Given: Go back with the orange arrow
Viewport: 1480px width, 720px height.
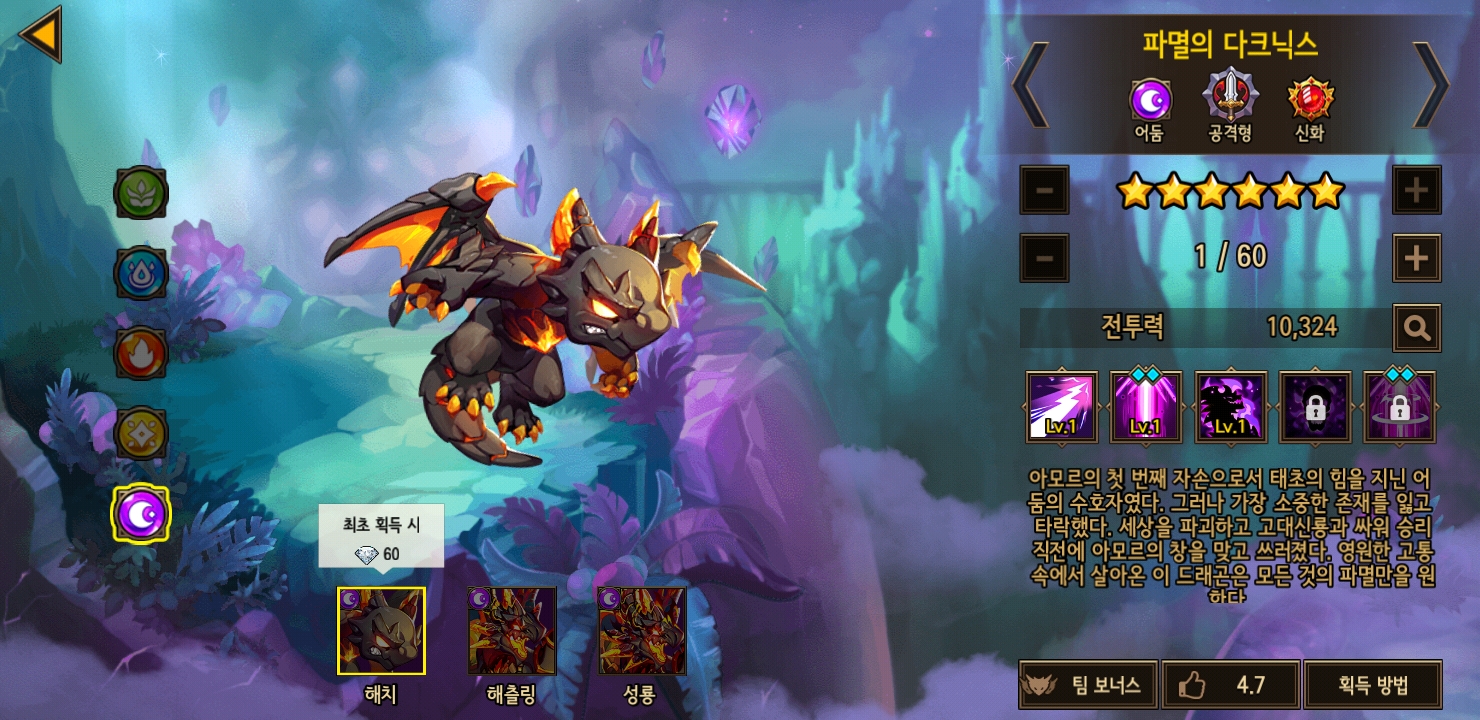Looking at the screenshot, I should 41,34.
